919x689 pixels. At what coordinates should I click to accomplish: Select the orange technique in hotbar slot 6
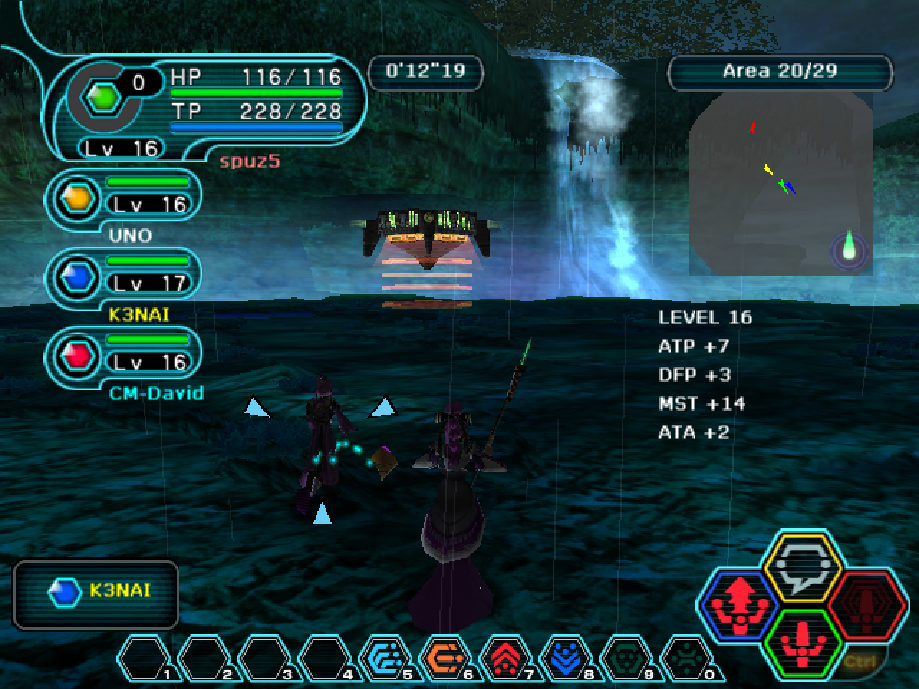[x=451, y=658]
